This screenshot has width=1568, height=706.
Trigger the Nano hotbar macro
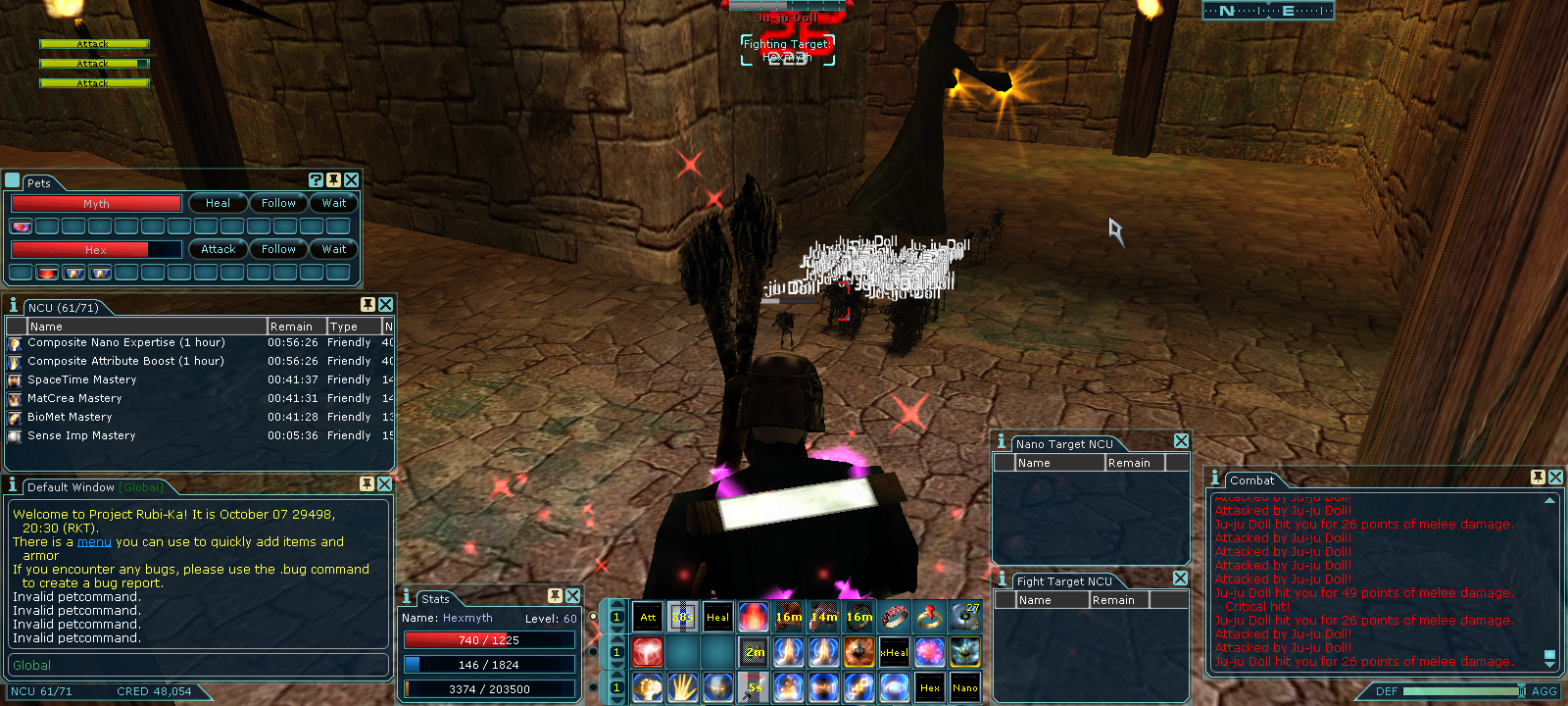coord(964,687)
